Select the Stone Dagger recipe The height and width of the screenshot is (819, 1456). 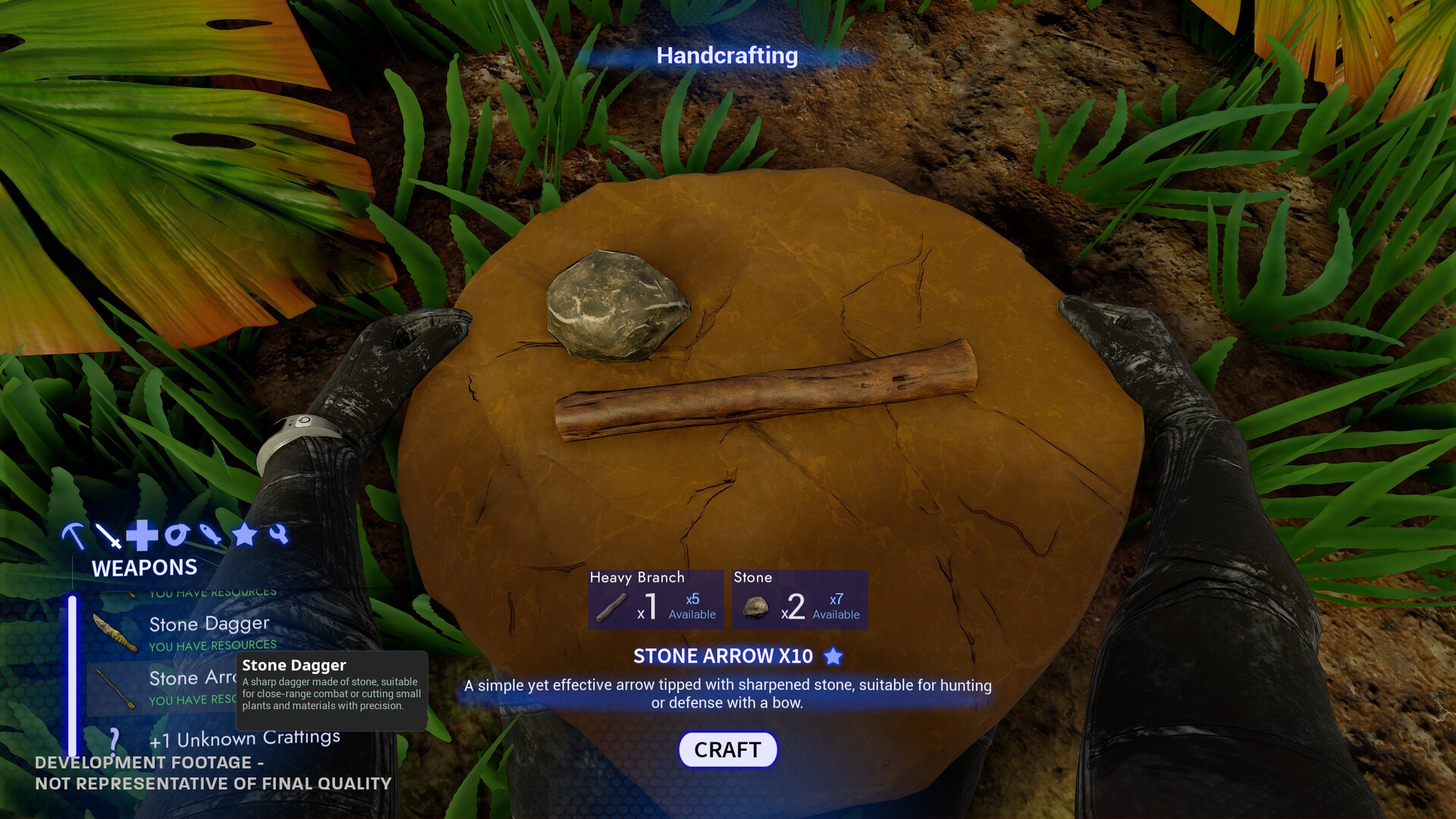[x=209, y=632]
